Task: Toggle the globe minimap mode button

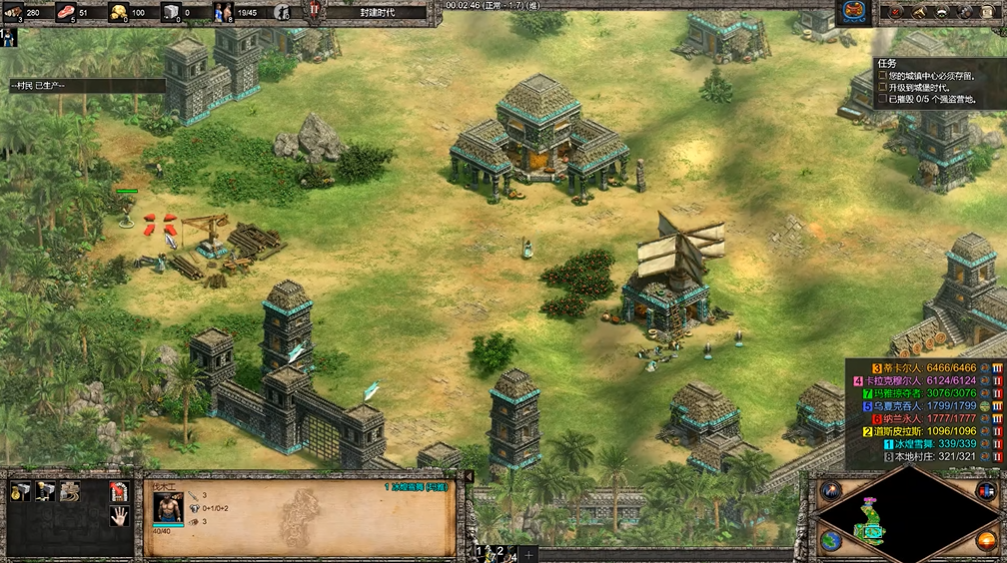Action: coord(831,541)
